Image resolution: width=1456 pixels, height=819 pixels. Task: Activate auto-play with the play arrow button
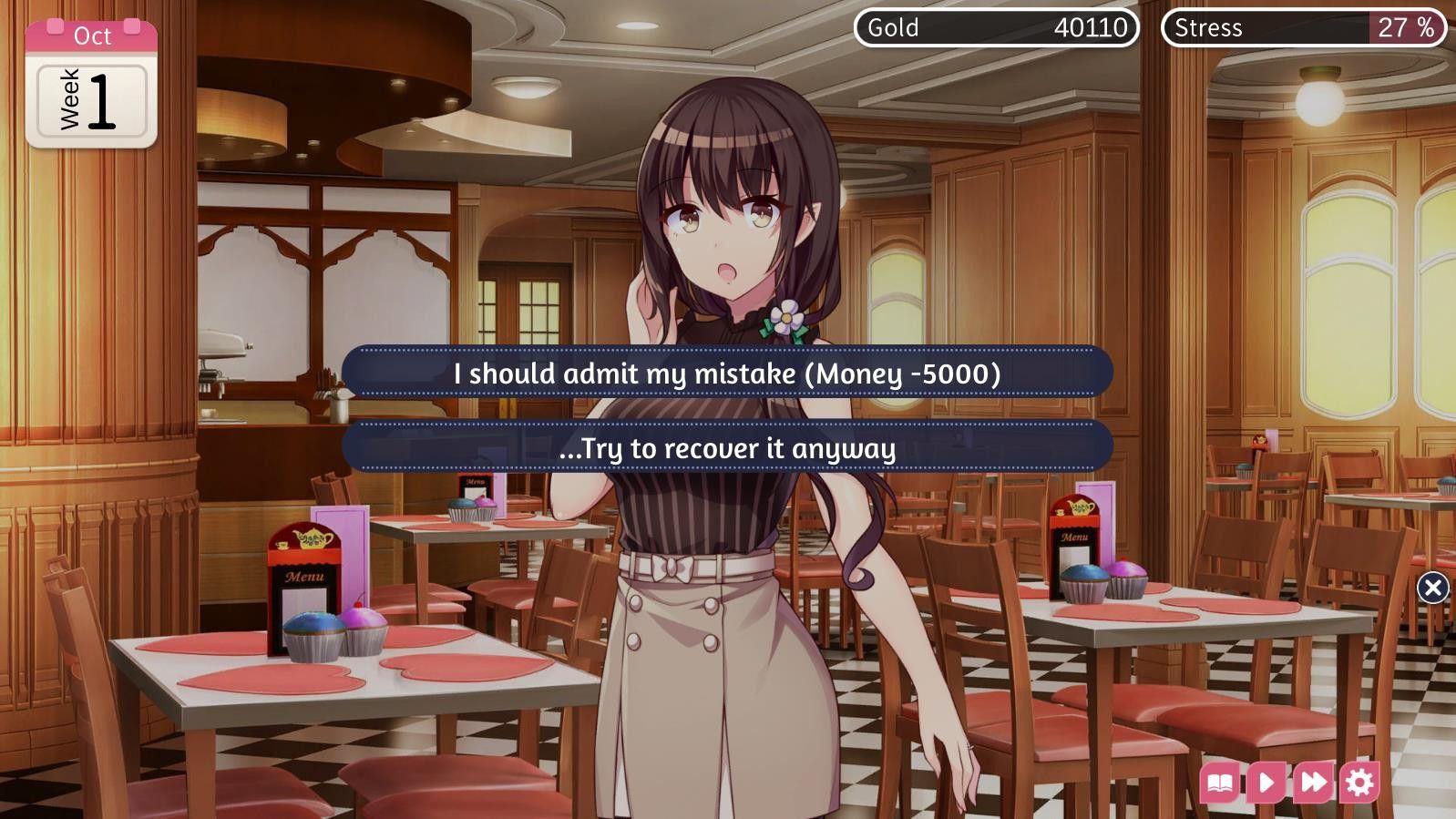[x=1266, y=783]
